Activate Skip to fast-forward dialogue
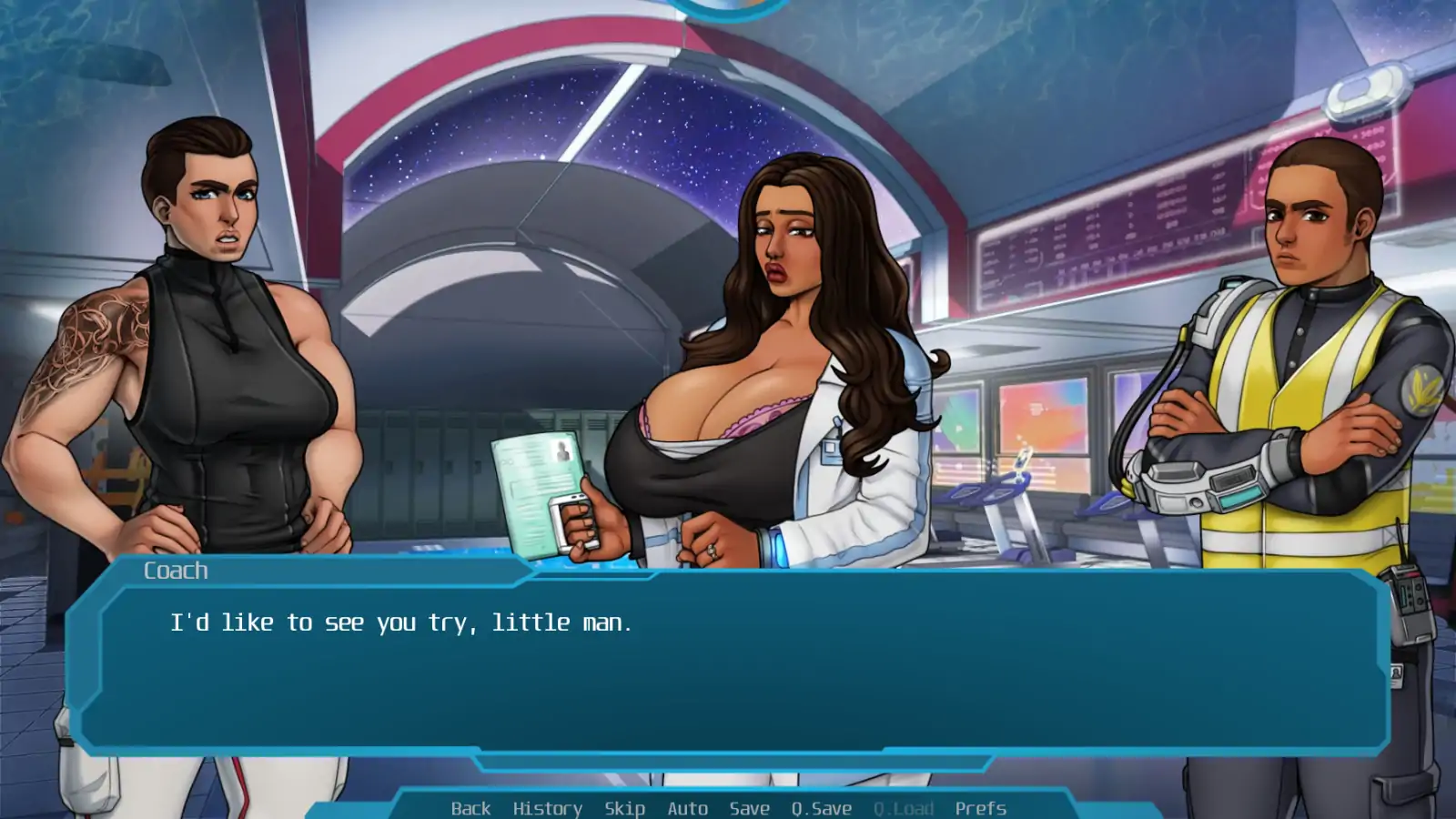 coord(624,808)
